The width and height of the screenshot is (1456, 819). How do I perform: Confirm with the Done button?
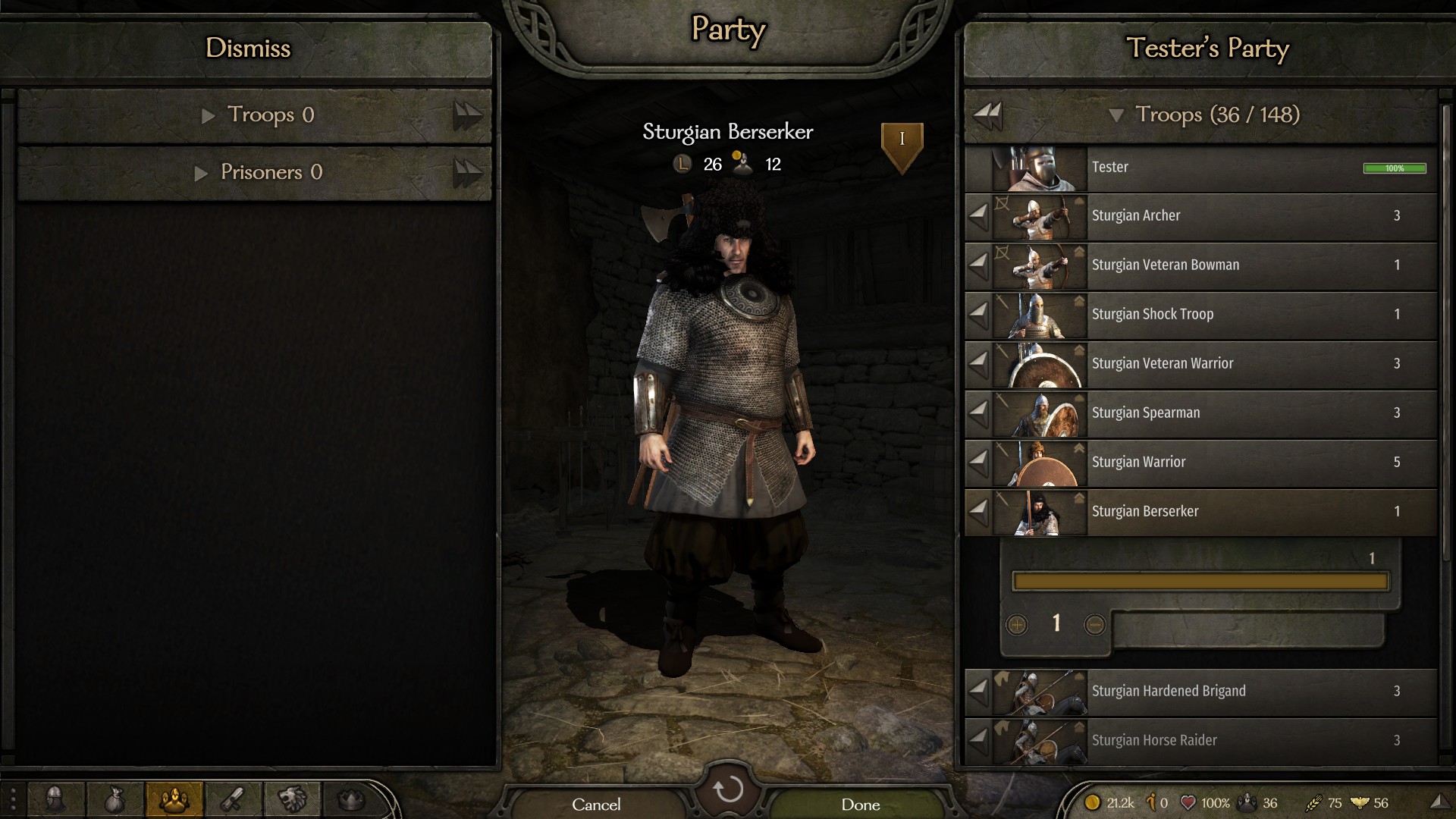pyautogui.click(x=860, y=804)
